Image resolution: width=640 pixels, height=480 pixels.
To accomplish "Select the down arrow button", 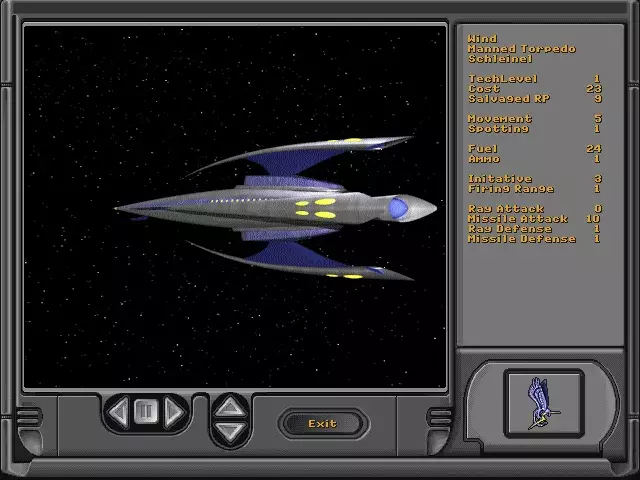I will pyautogui.click(x=230, y=432).
